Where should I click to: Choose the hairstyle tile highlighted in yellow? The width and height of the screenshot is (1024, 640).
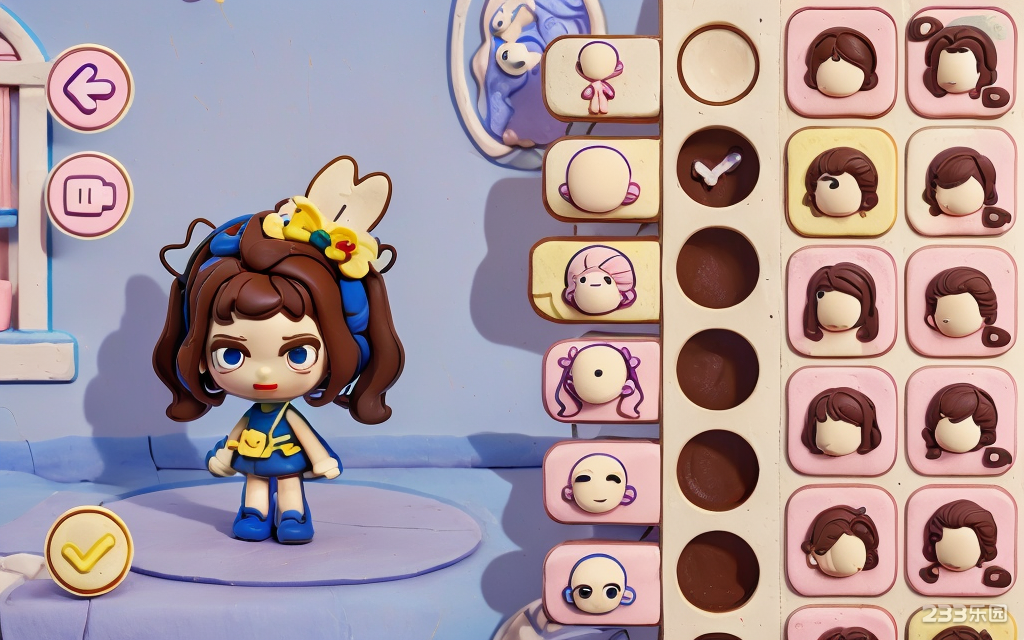click(841, 182)
